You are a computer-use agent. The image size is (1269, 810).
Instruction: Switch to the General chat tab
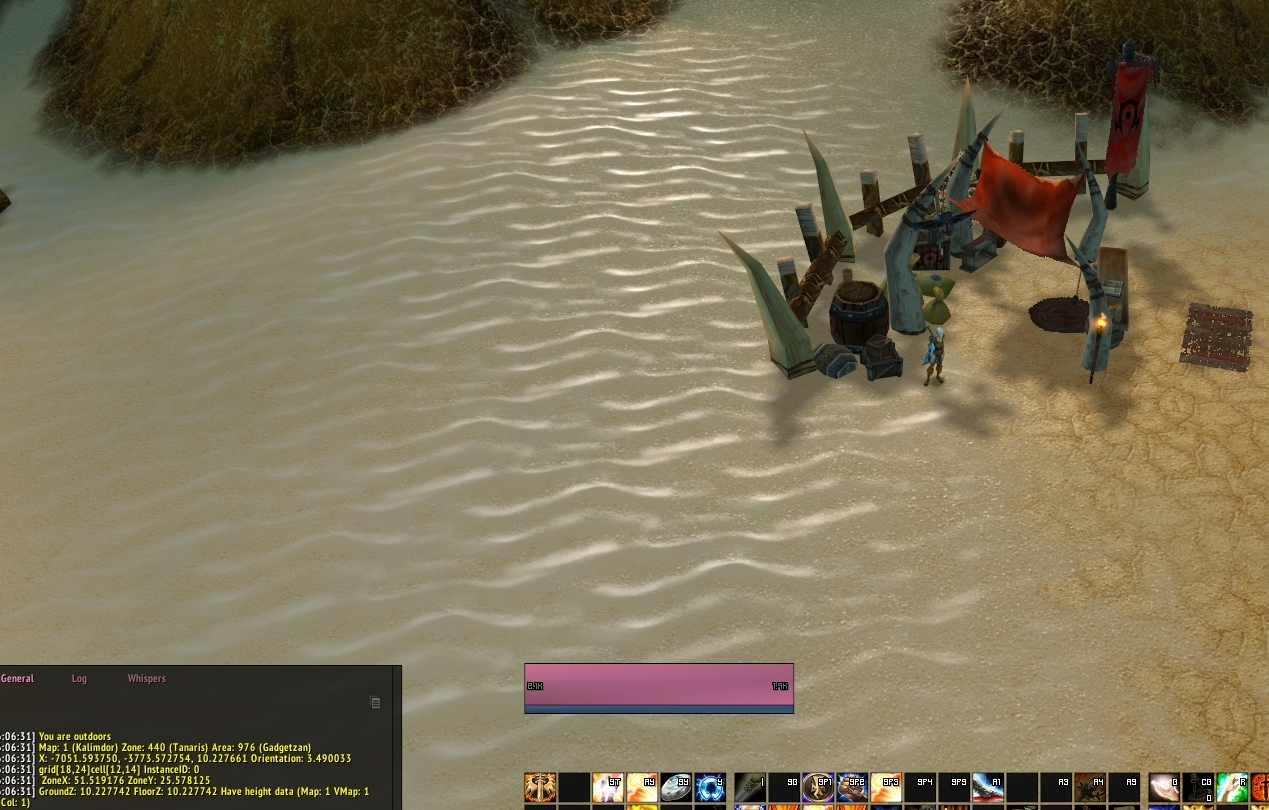(x=18, y=678)
